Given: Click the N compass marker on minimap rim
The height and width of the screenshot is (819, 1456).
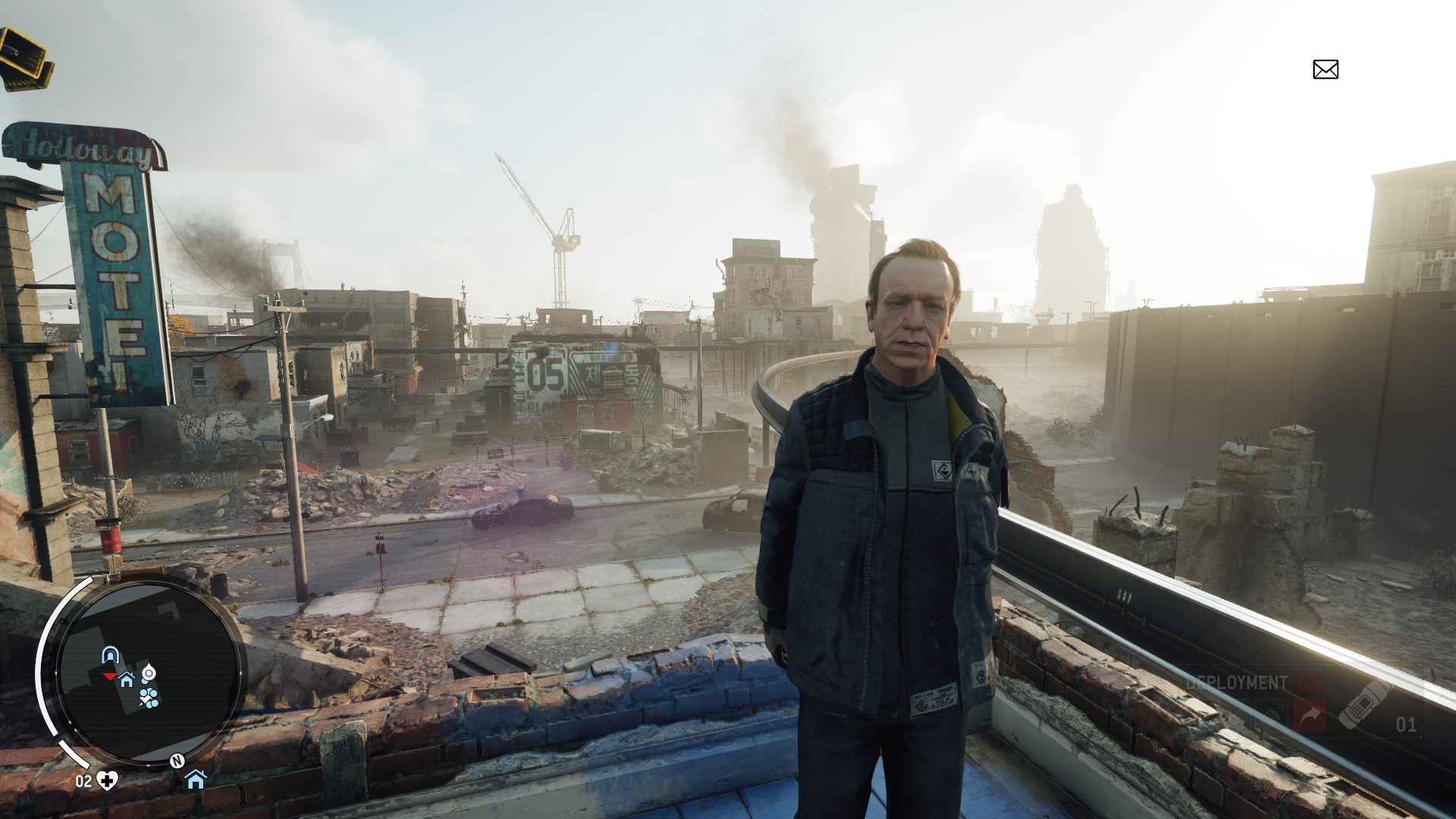Looking at the screenshot, I should 177,761.
